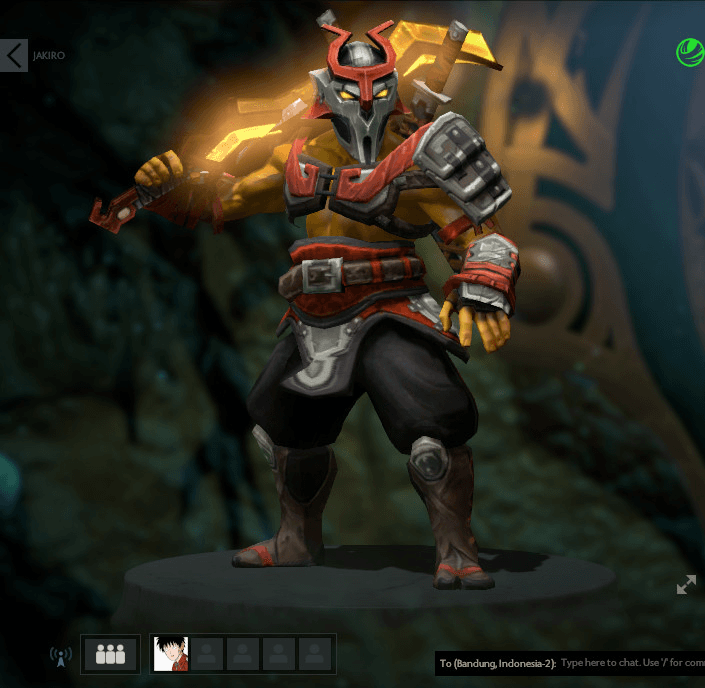
Task: Select the player avatar in party slot
Action: point(171,655)
